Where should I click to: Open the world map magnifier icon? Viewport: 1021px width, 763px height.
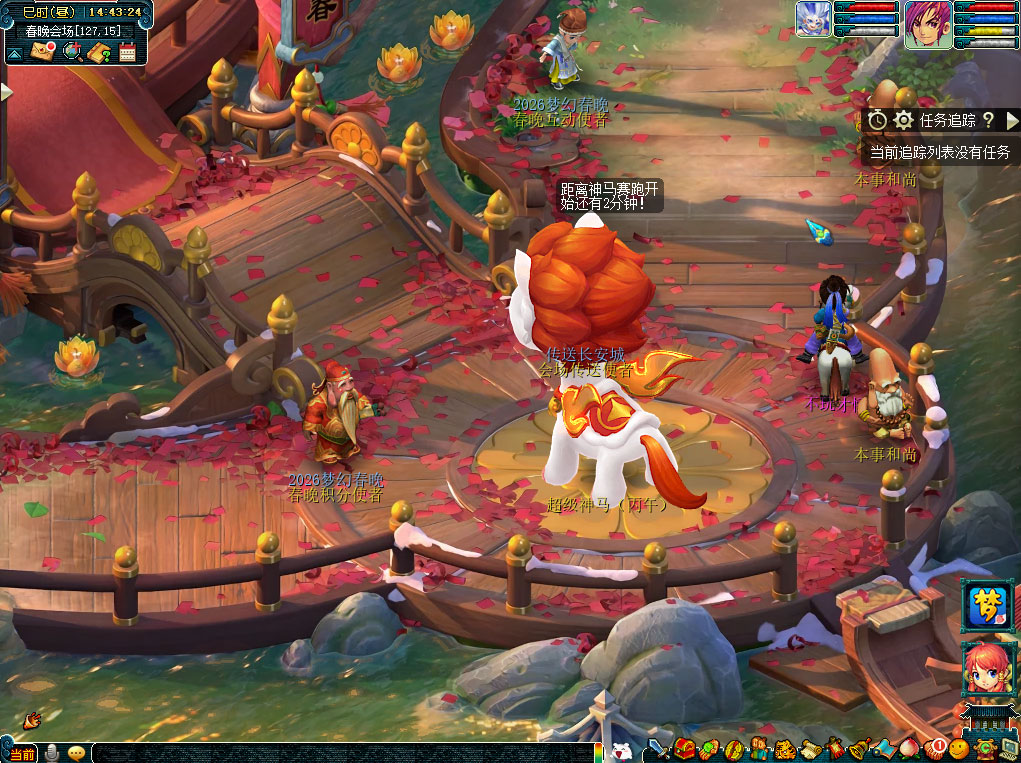pos(71,52)
